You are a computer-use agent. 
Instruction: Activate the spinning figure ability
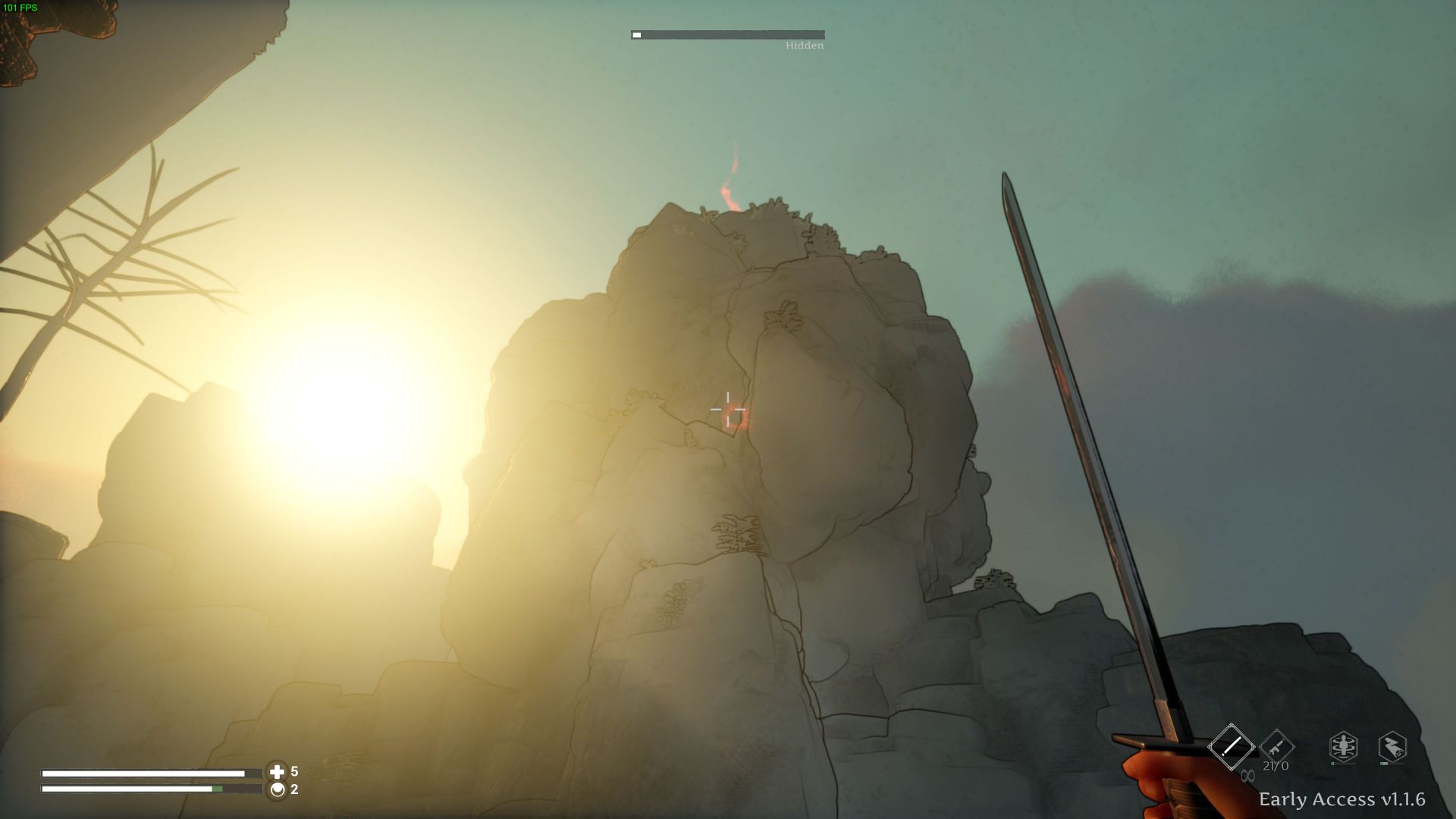[x=1343, y=747]
